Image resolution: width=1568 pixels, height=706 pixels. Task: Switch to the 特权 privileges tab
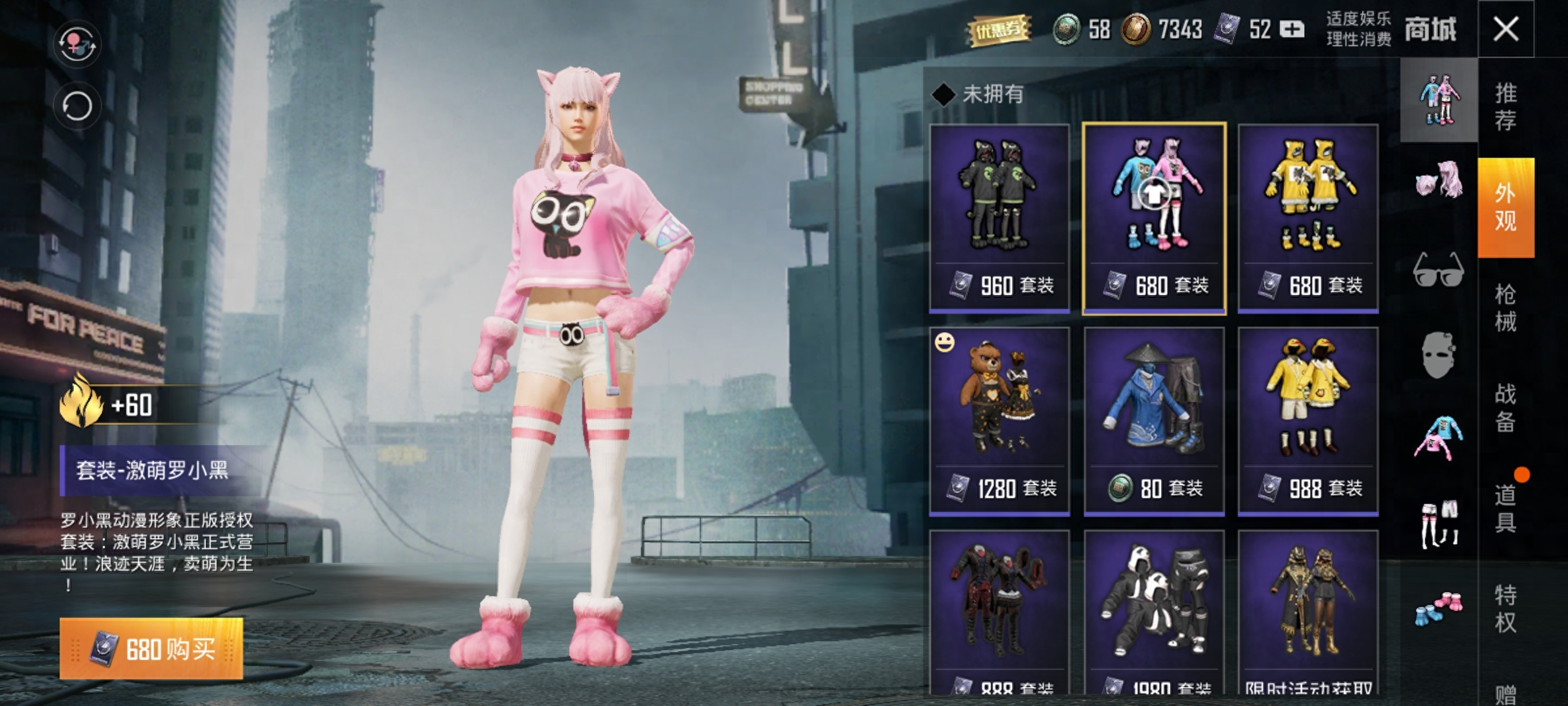[x=1506, y=608]
